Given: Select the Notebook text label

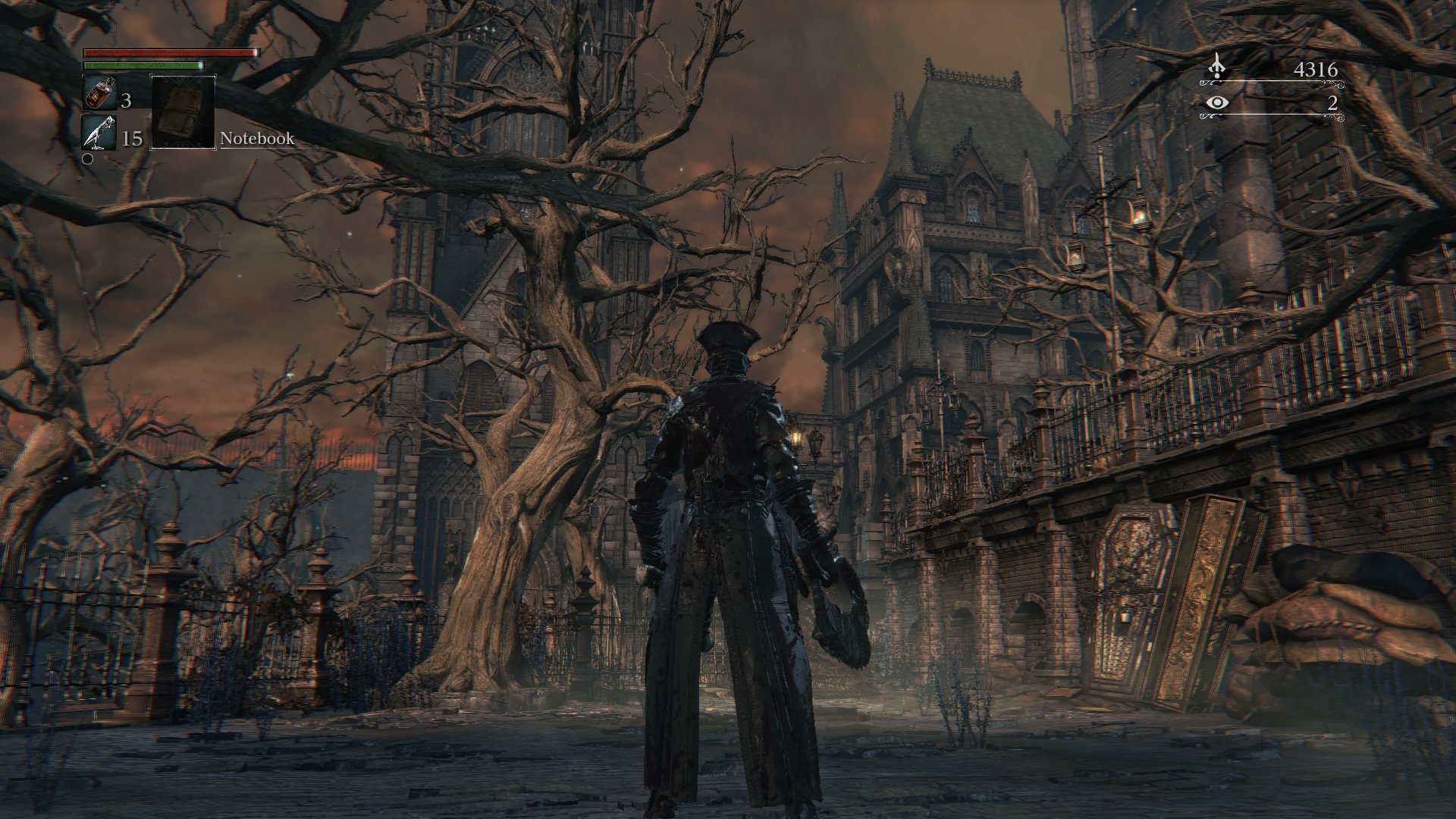Looking at the screenshot, I should tap(256, 139).
